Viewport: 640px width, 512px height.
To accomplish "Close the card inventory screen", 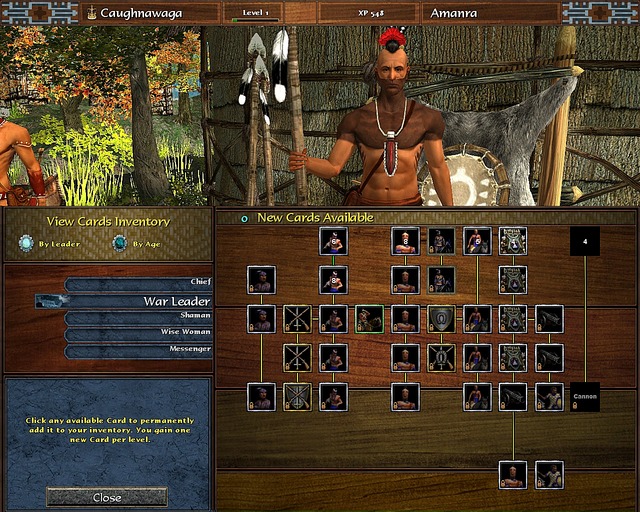I will coord(106,497).
